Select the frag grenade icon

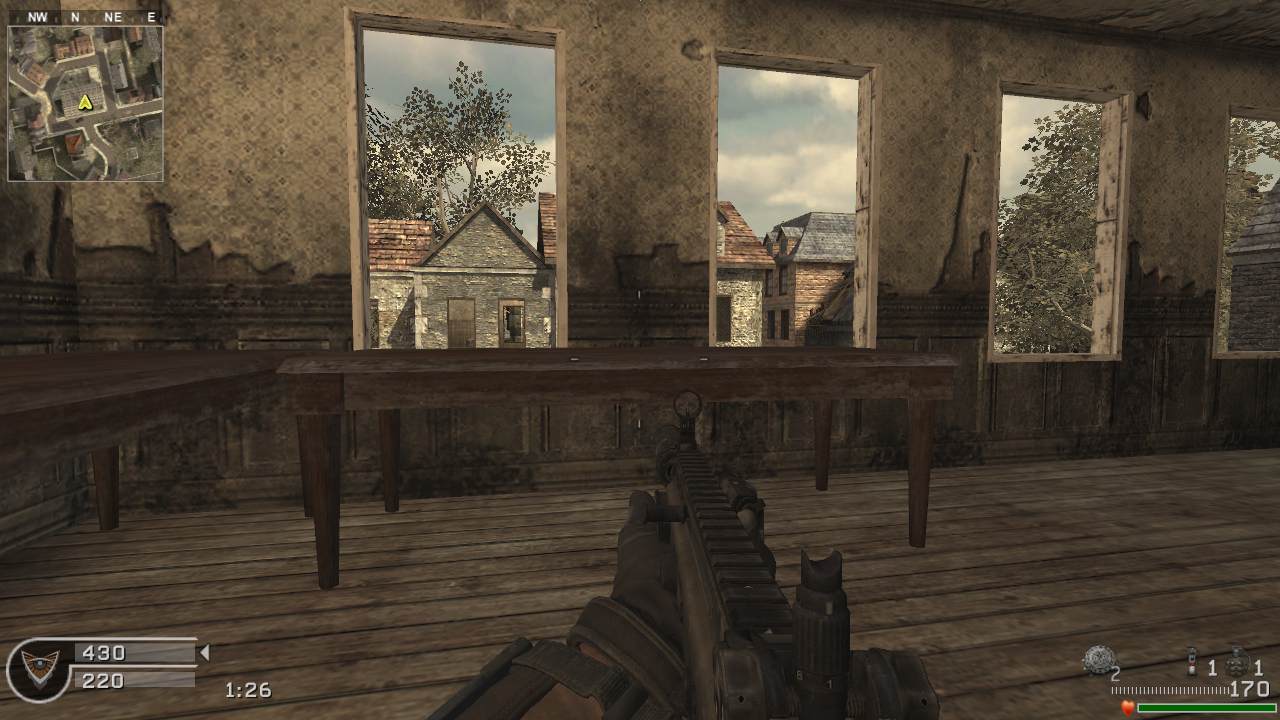(x=1239, y=663)
